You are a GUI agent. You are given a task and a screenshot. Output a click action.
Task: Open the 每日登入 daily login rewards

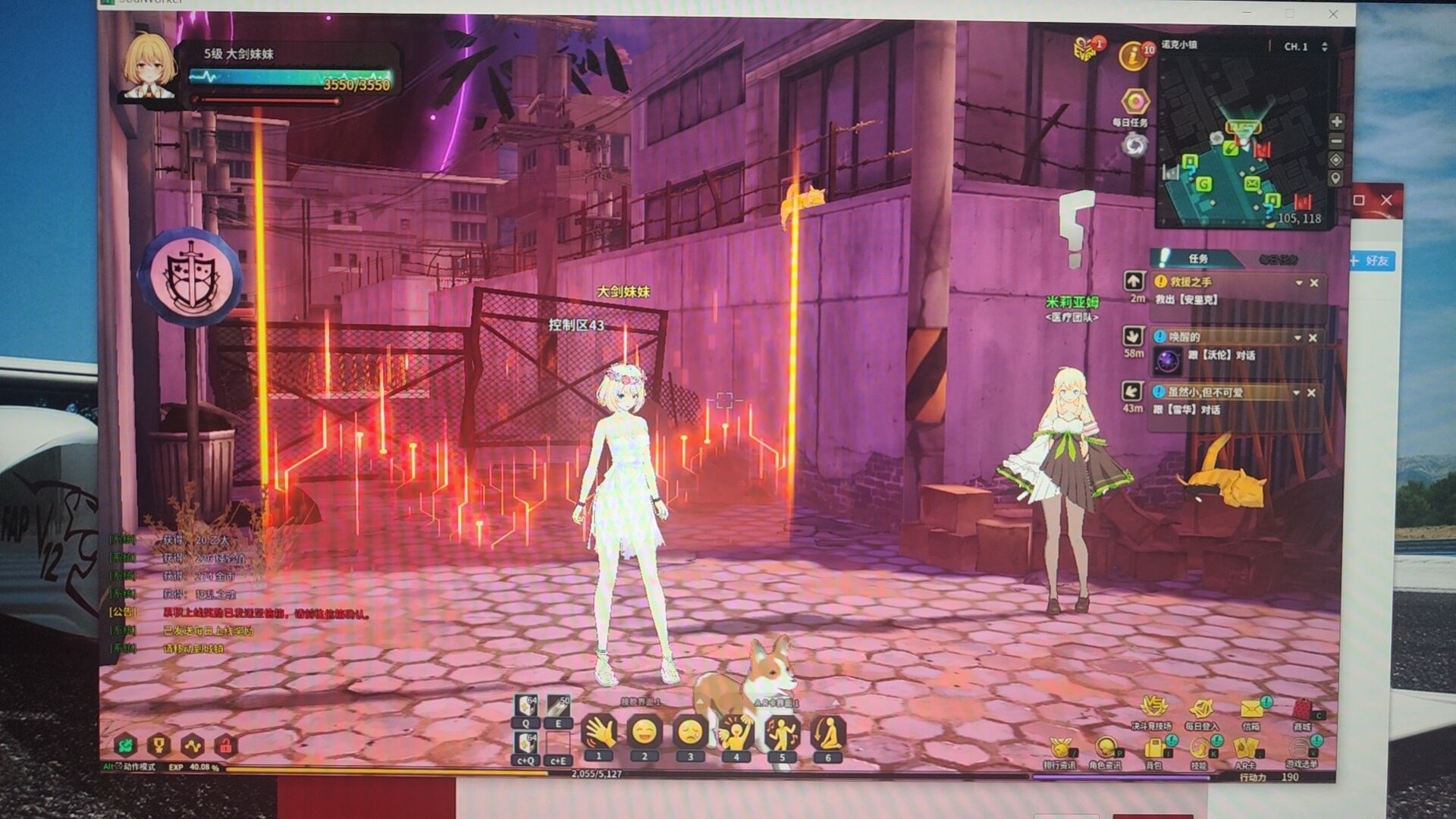[1201, 710]
